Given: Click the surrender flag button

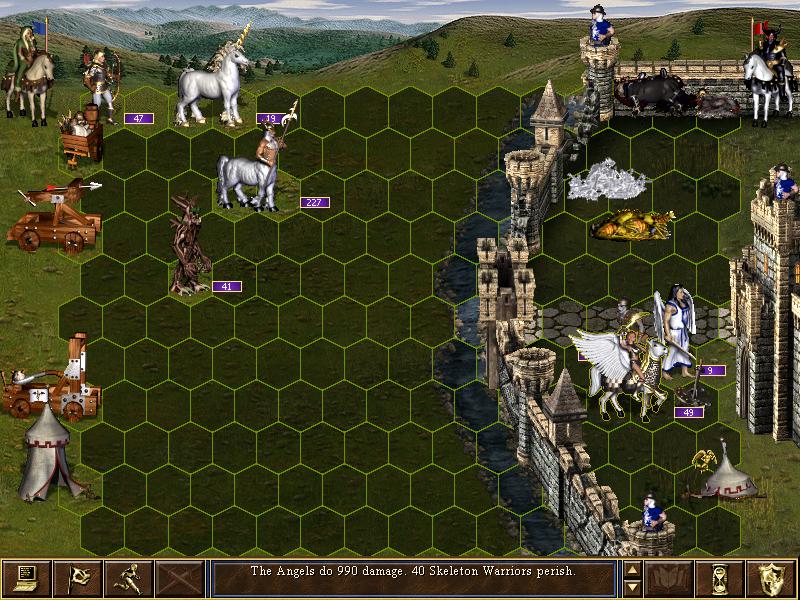Looking at the screenshot, I should click(x=78, y=578).
